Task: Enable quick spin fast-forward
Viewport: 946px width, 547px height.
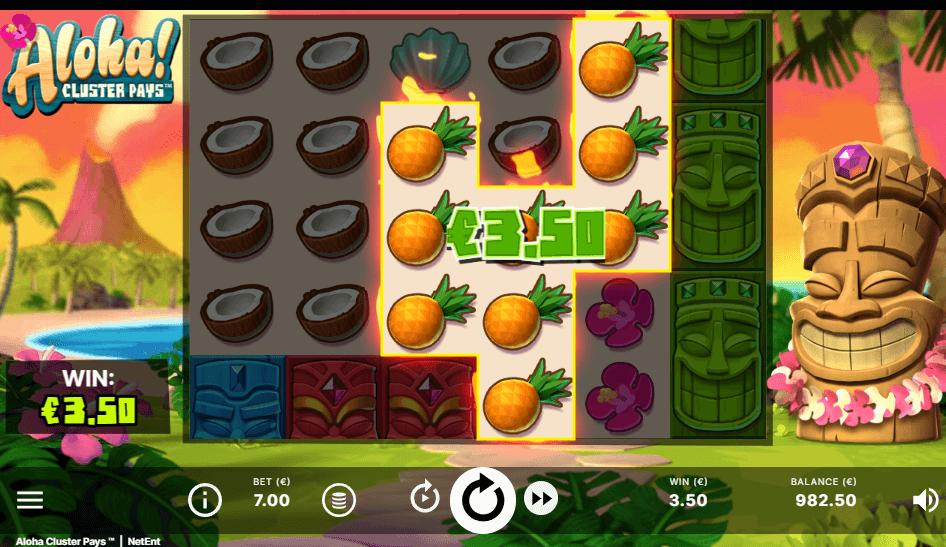Action: coord(541,497)
